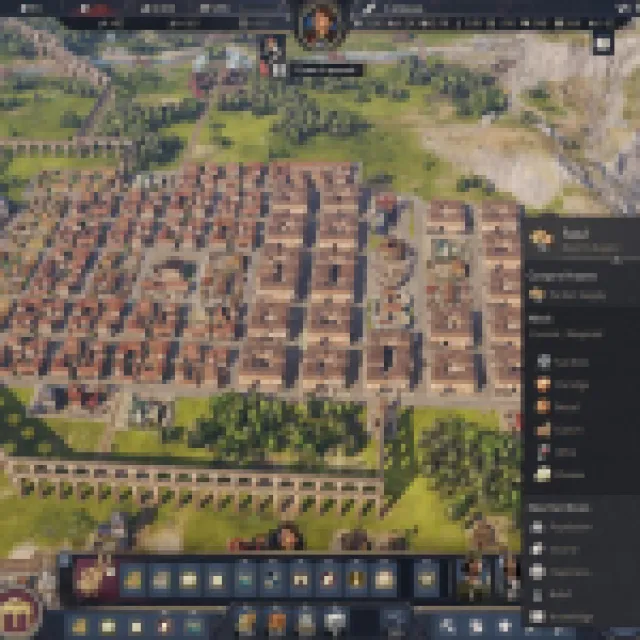Open the round red build menu button
The width and height of the screenshot is (640, 640).
(19, 610)
